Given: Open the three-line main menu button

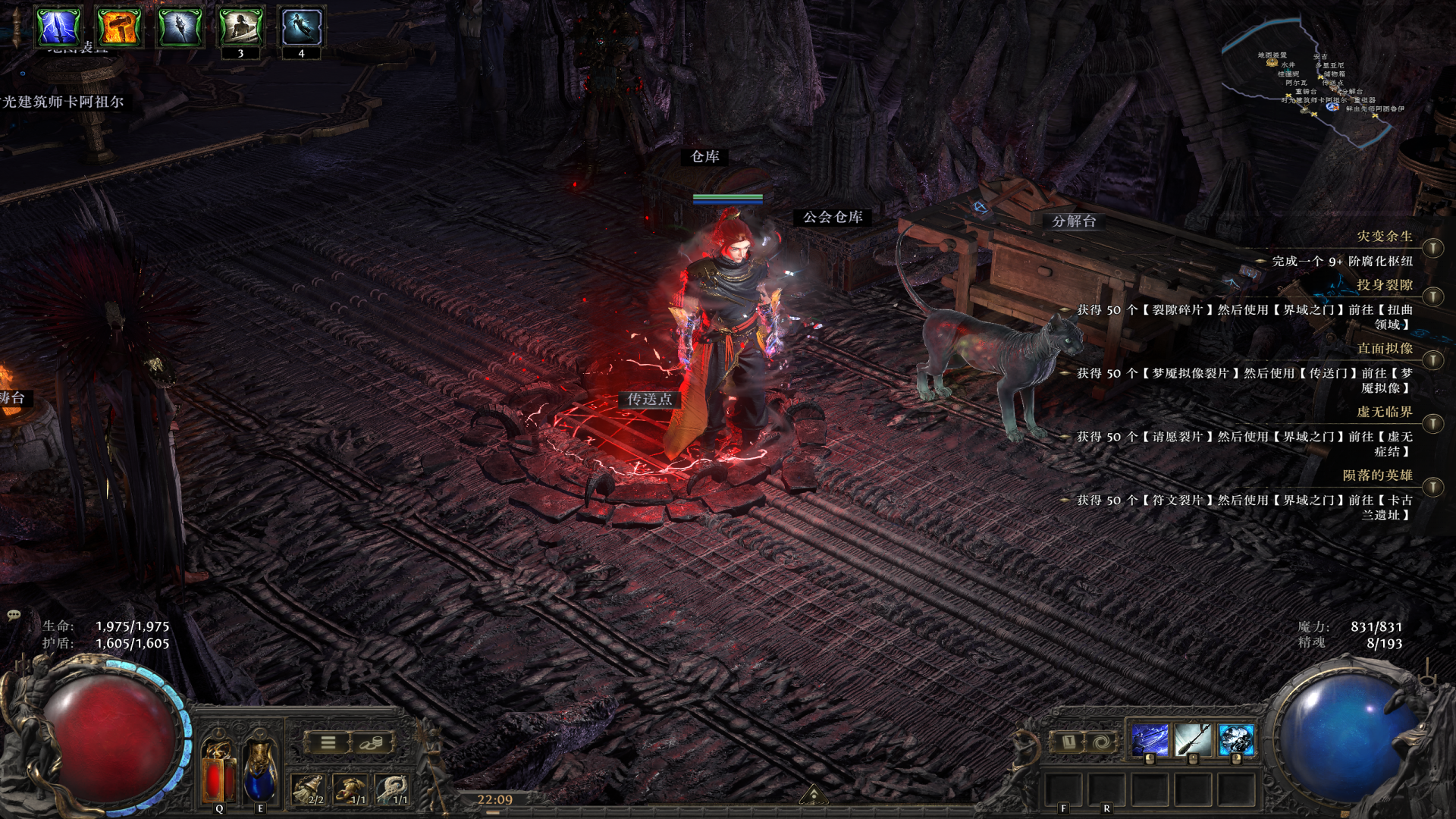Looking at the screenshot, I should [x=328, y=742].
